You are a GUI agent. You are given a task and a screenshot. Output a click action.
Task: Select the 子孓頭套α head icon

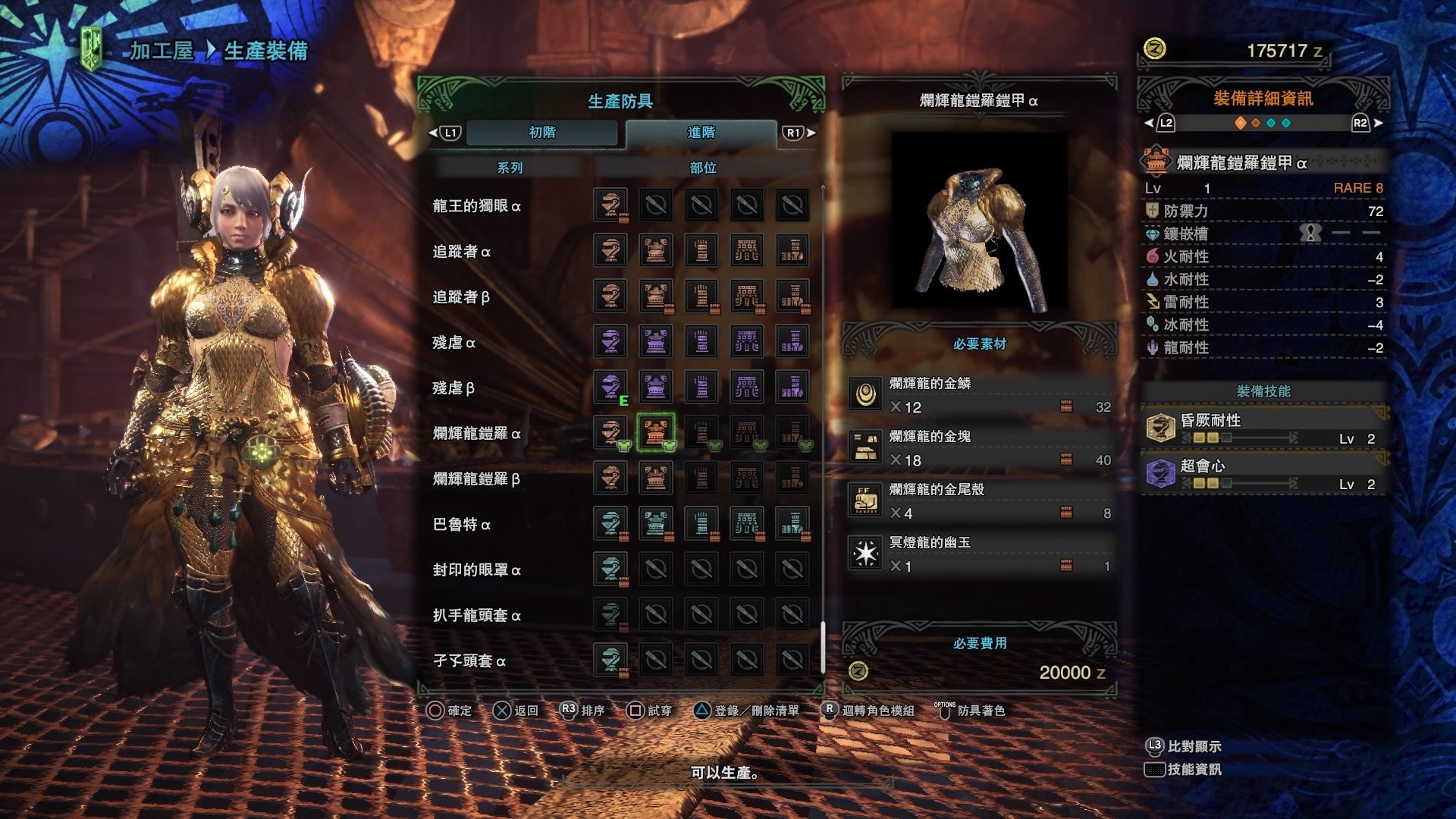coord(610,660)
